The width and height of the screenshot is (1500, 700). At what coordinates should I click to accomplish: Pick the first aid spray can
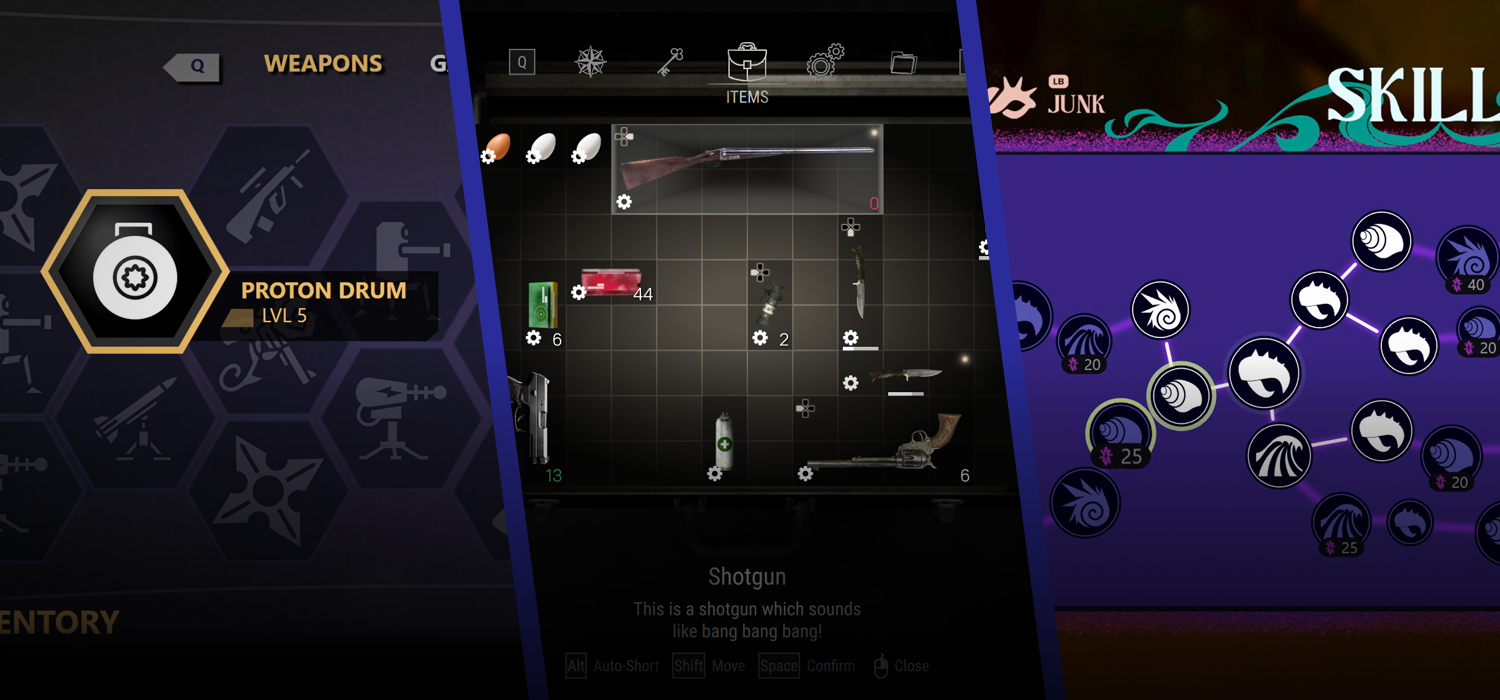click(x=725, y=439)
